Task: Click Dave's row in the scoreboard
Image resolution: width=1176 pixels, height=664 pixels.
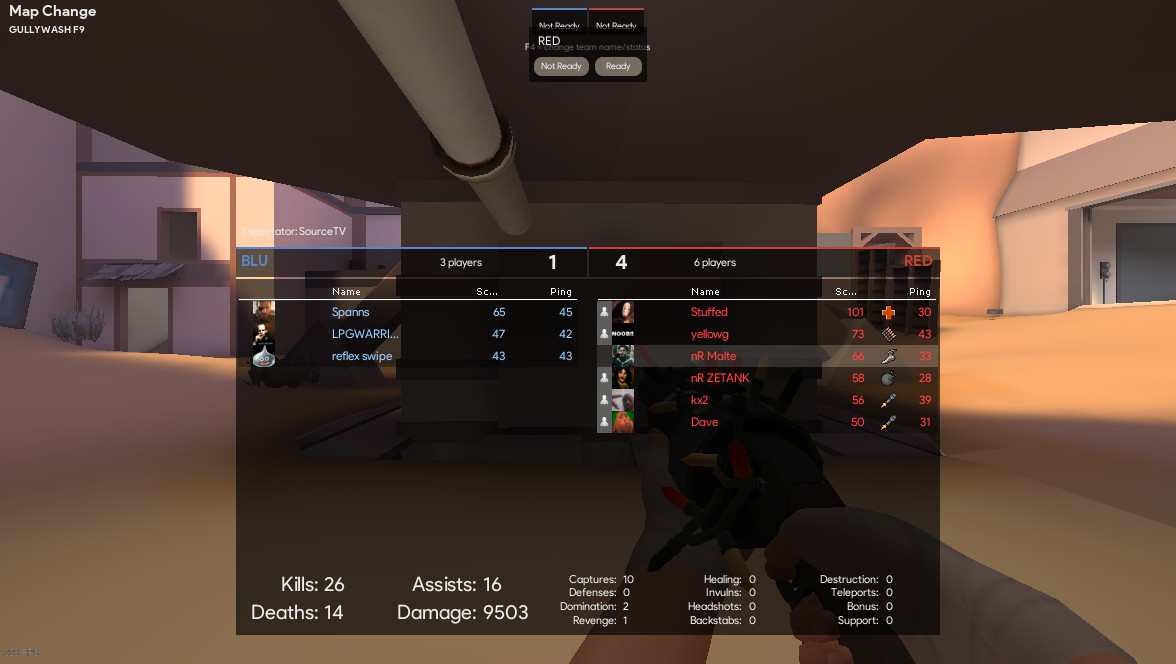Action: [704, 422]
